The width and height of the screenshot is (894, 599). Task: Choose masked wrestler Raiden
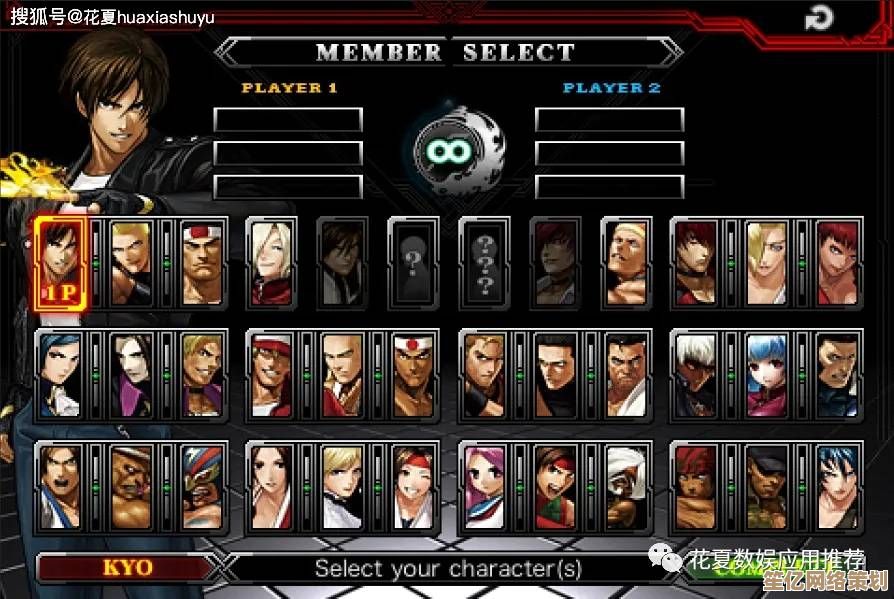click(x=203, y=486)
